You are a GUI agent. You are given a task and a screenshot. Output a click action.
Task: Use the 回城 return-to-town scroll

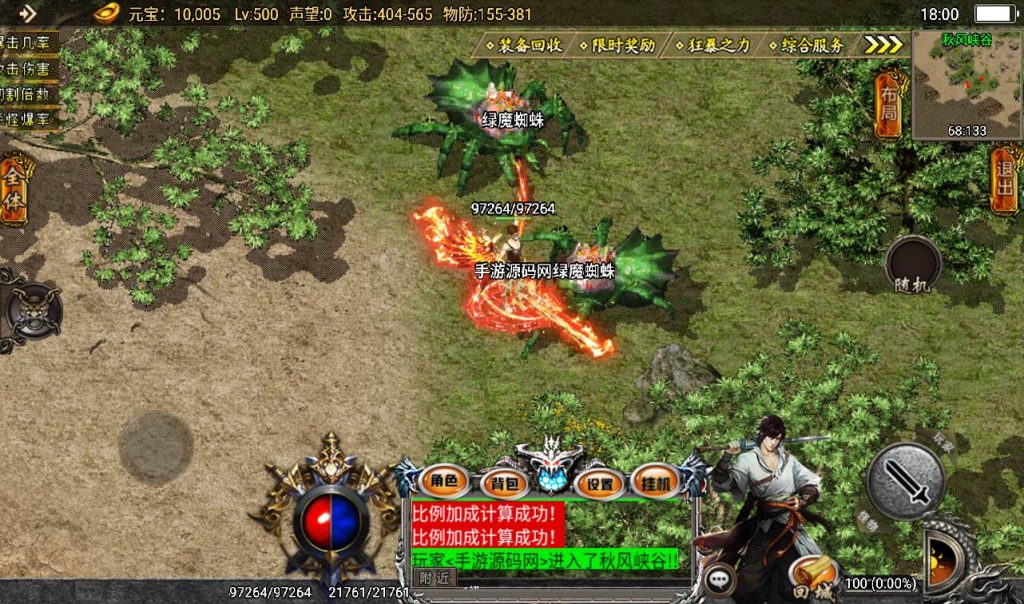point(813,579)
